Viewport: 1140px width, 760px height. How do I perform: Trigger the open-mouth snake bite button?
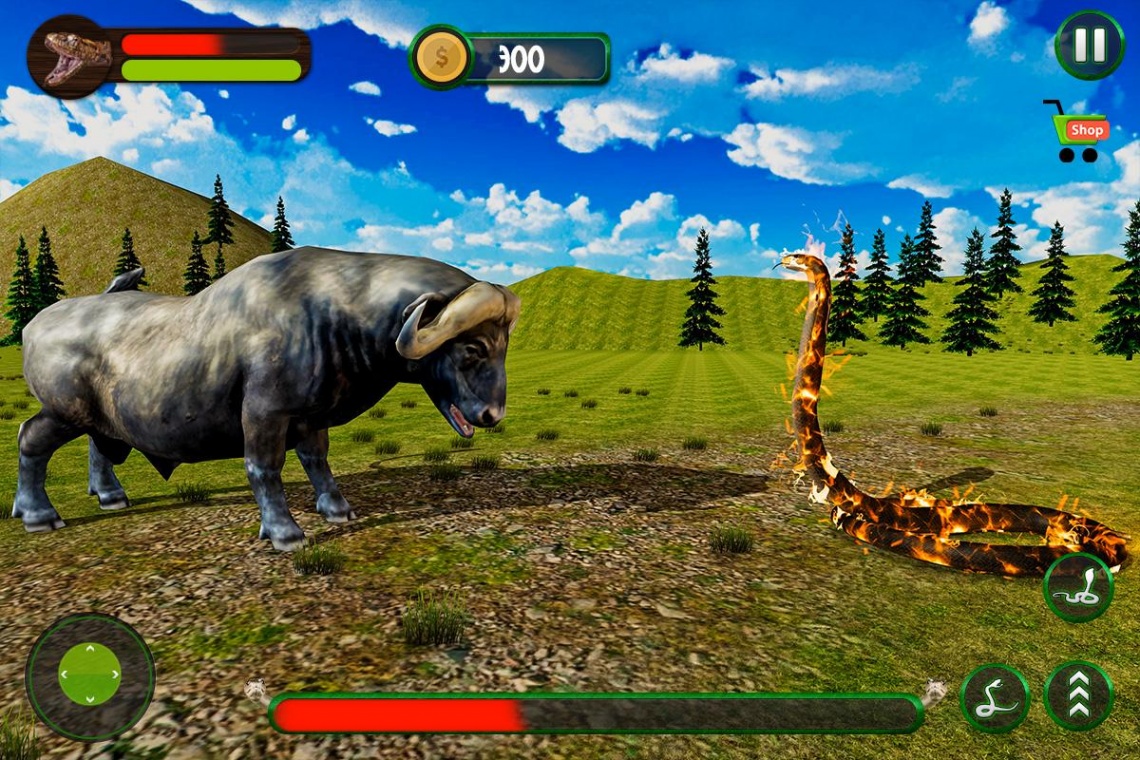[994, 697]
